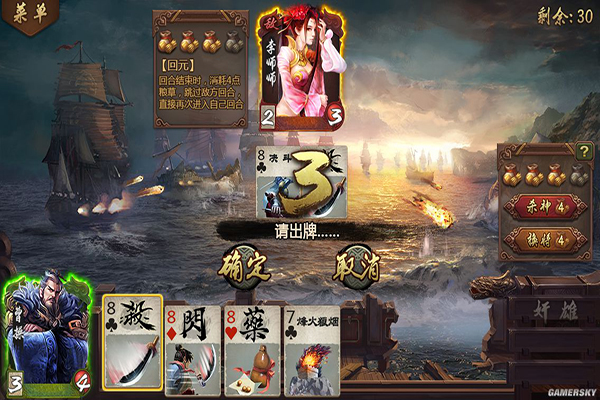The width and height of the screenshot is (600, 400).
Task: Choose the 8 of hearts 药 card
Action: click(254, 349)
